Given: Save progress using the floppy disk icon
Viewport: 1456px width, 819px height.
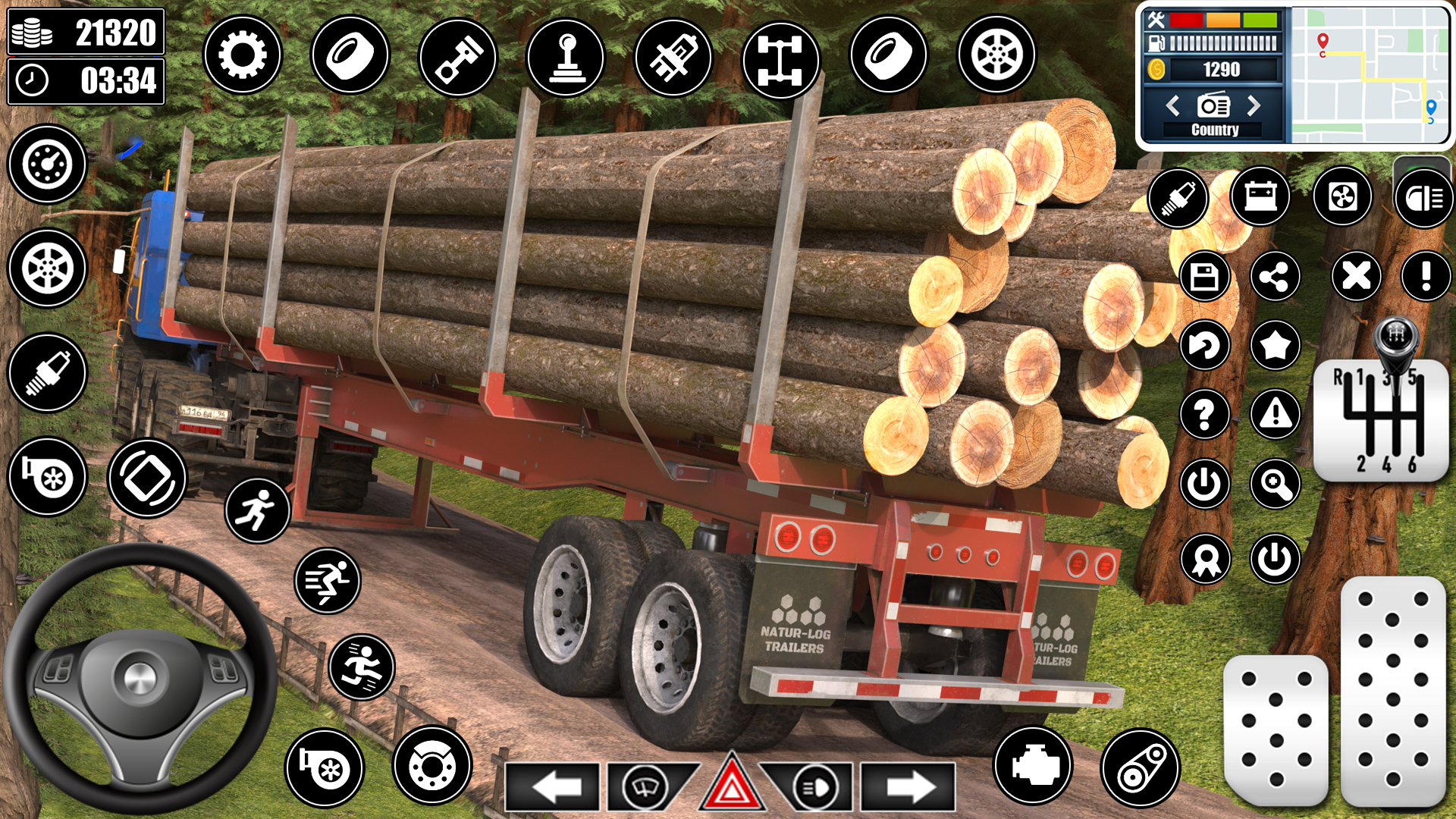Looking at the screenshot, I should point(1204,276).
